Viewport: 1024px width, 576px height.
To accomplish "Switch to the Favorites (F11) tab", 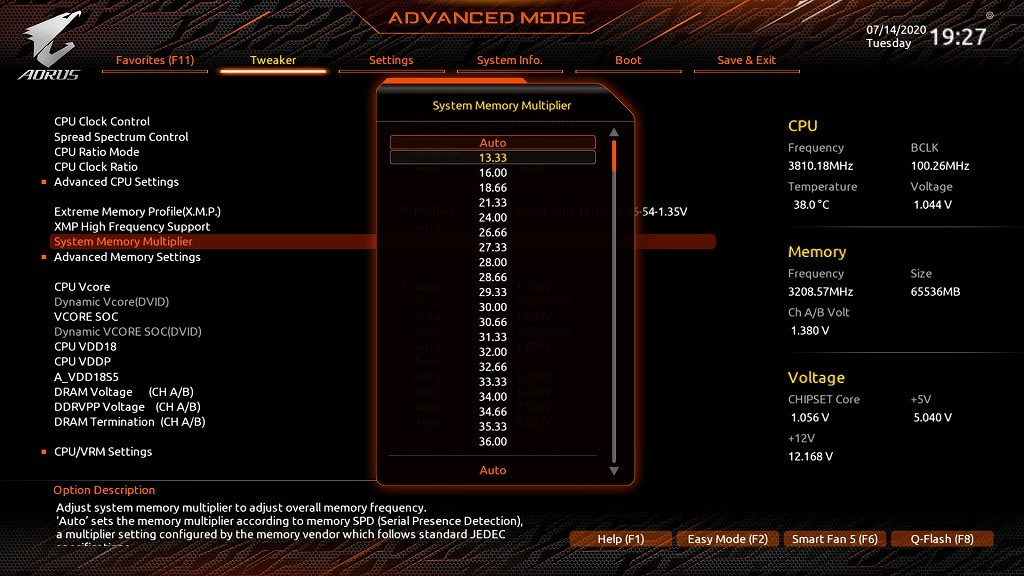I will pos(155,60).
